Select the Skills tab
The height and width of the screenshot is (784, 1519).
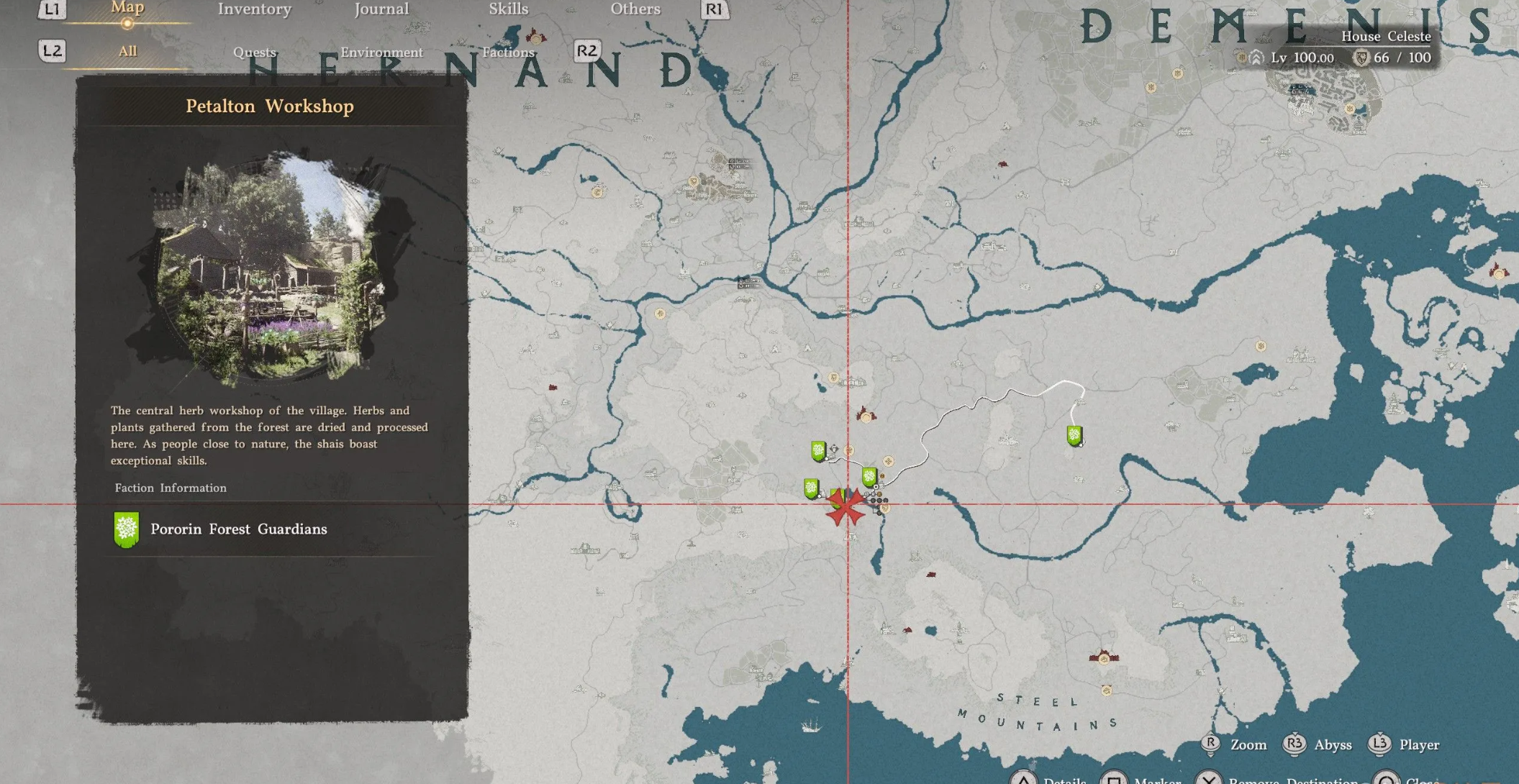coord(508,9)
